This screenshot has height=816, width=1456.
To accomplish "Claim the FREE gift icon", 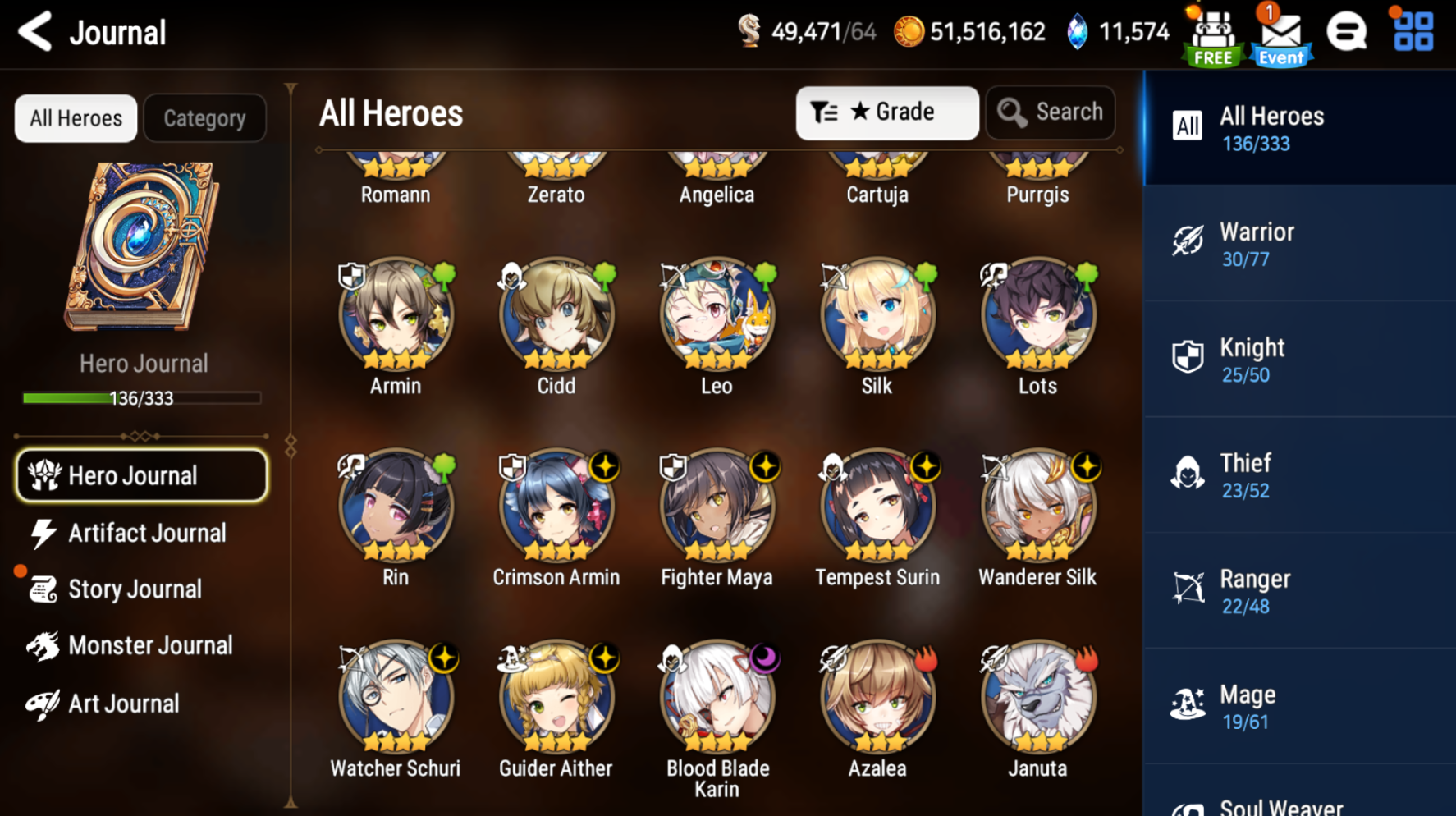I will pos(1213,36).
